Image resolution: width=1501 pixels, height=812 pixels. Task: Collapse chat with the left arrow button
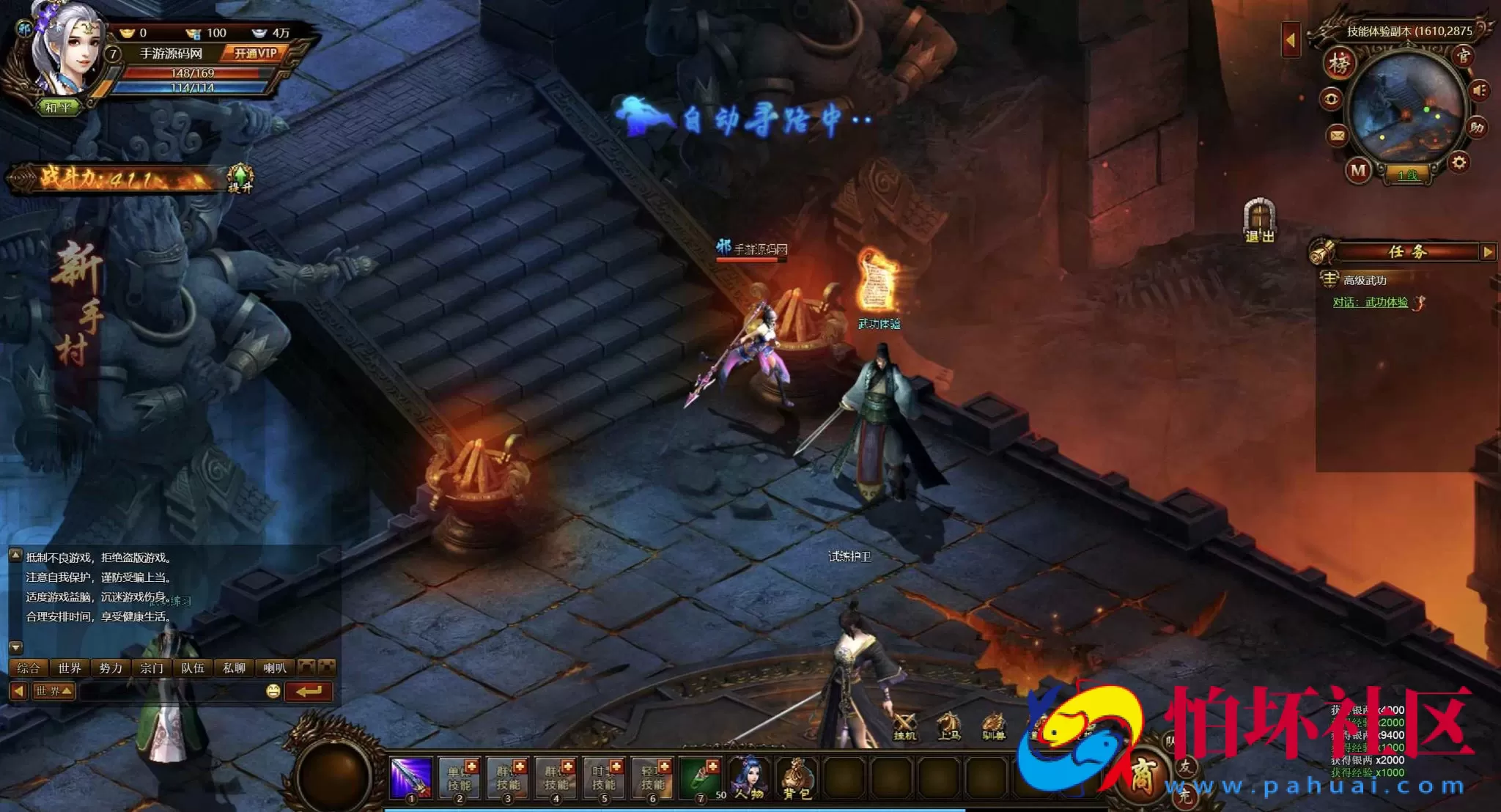click(x=18, y=691)
